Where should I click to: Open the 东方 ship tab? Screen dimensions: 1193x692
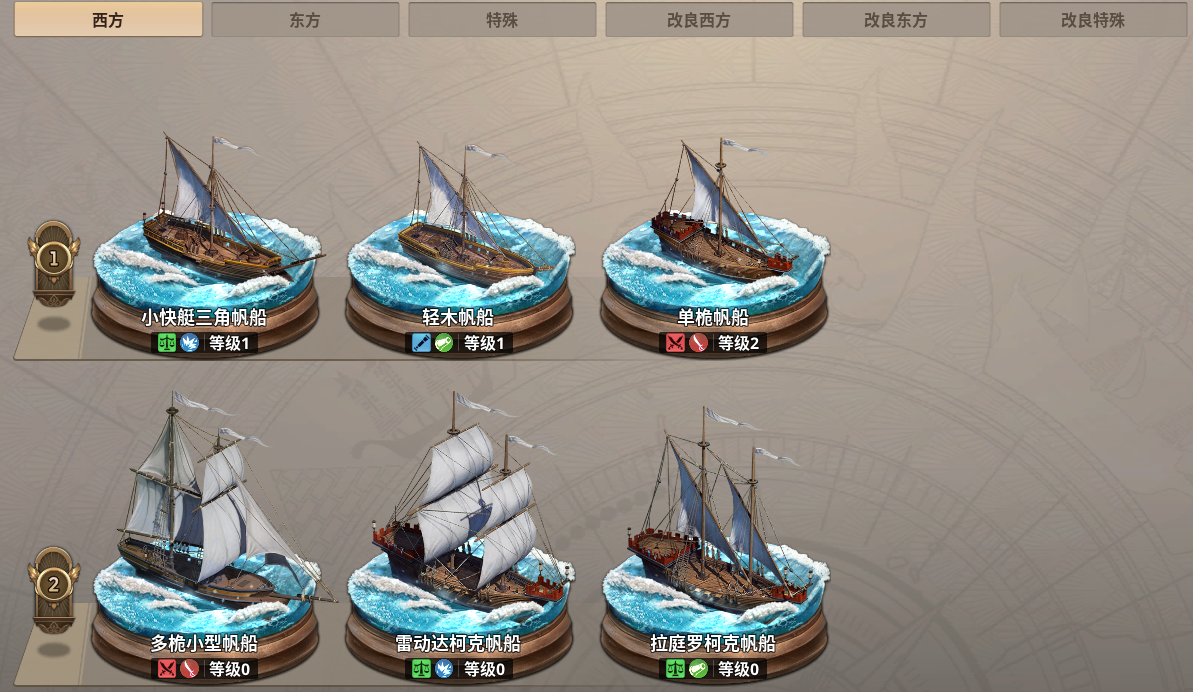pos(305,20)
